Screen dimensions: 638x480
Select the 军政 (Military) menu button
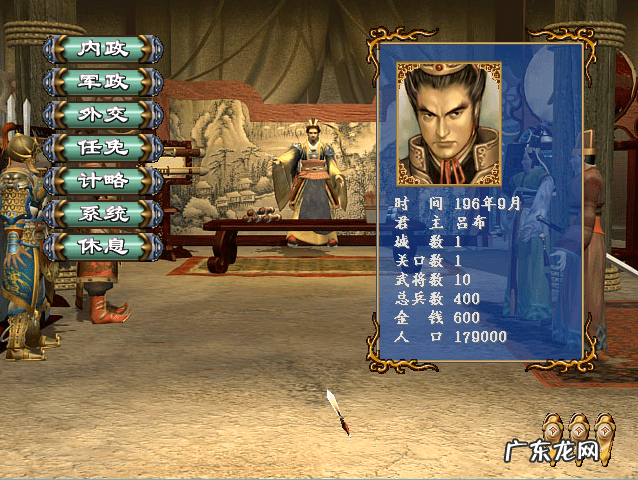pyautogui.click(x=103, y=82)
